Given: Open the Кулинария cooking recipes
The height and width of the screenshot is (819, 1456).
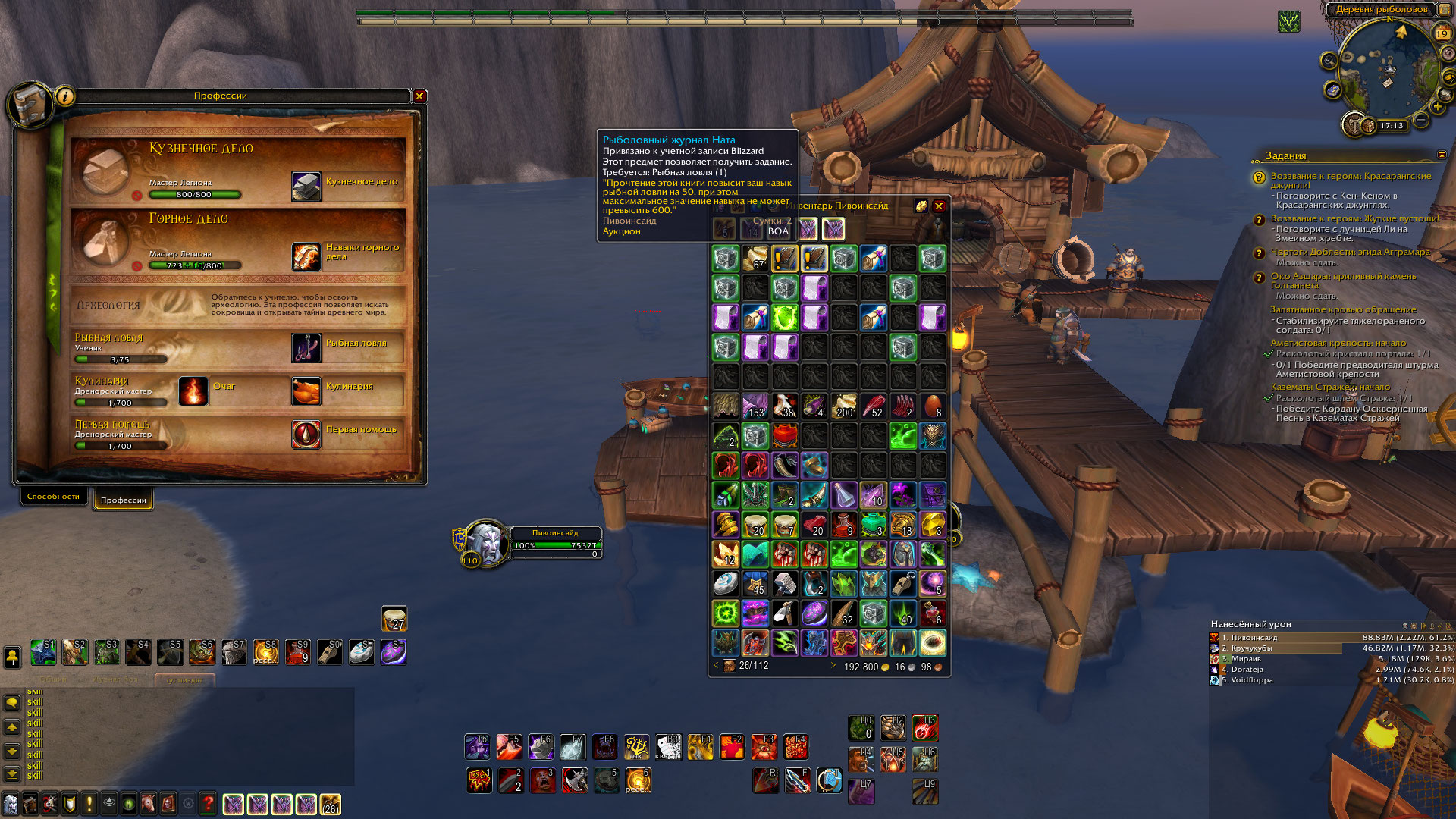Looking at the screenshot, I should [306, 391].
